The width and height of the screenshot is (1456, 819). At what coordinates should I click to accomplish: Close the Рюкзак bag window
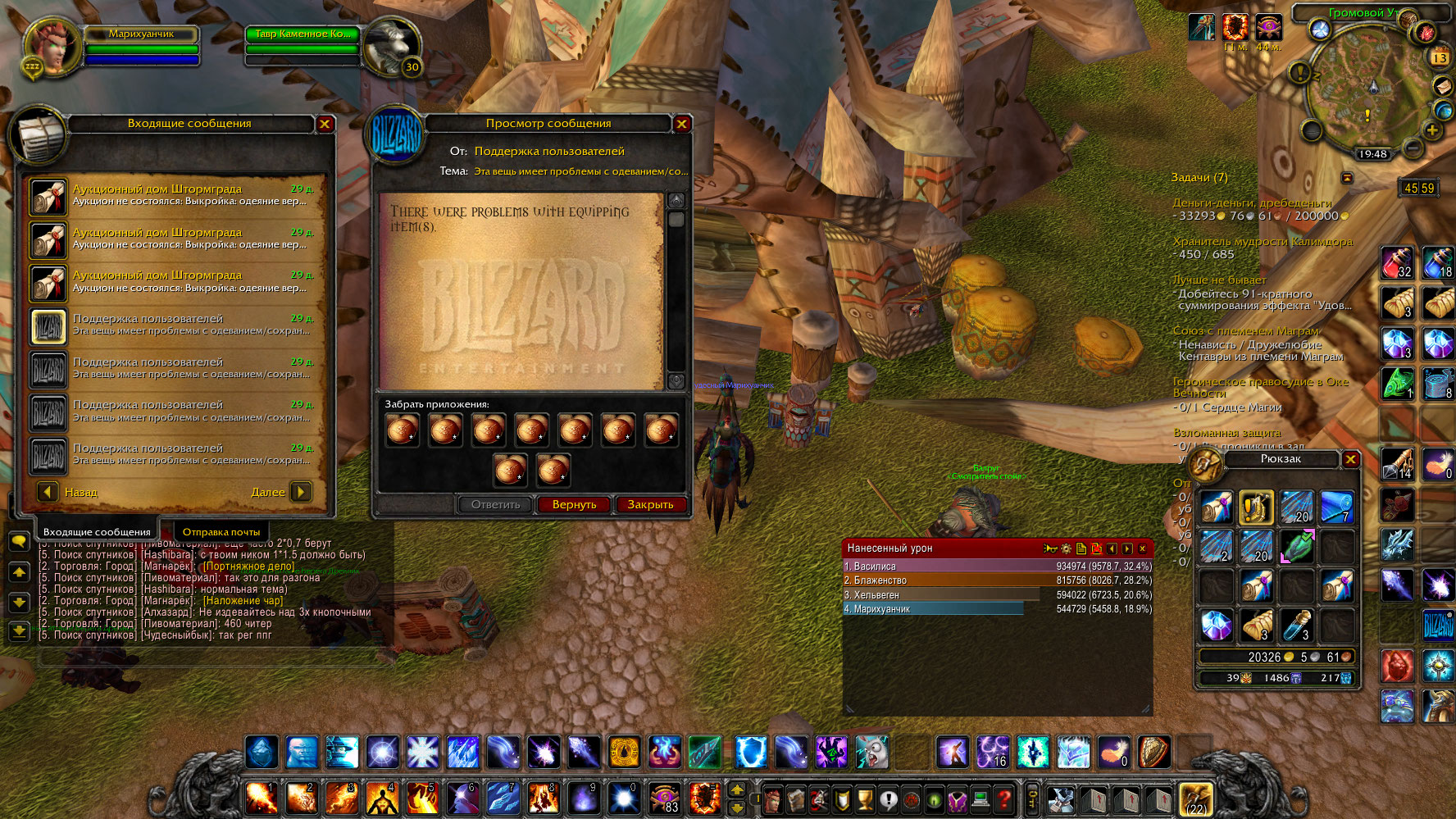pos(1350,459)
